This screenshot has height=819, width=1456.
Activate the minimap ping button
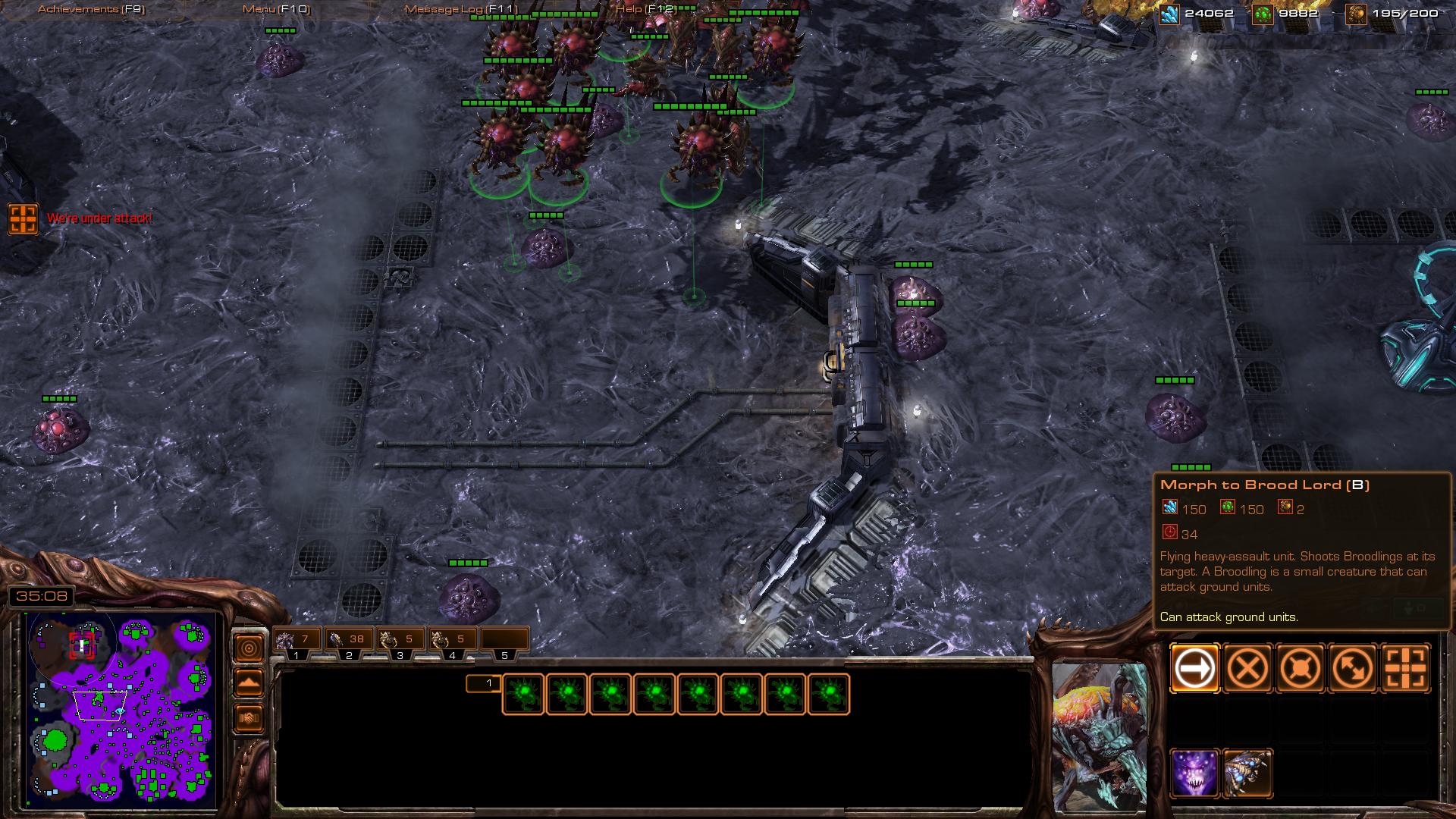click(x=249, y=648)
